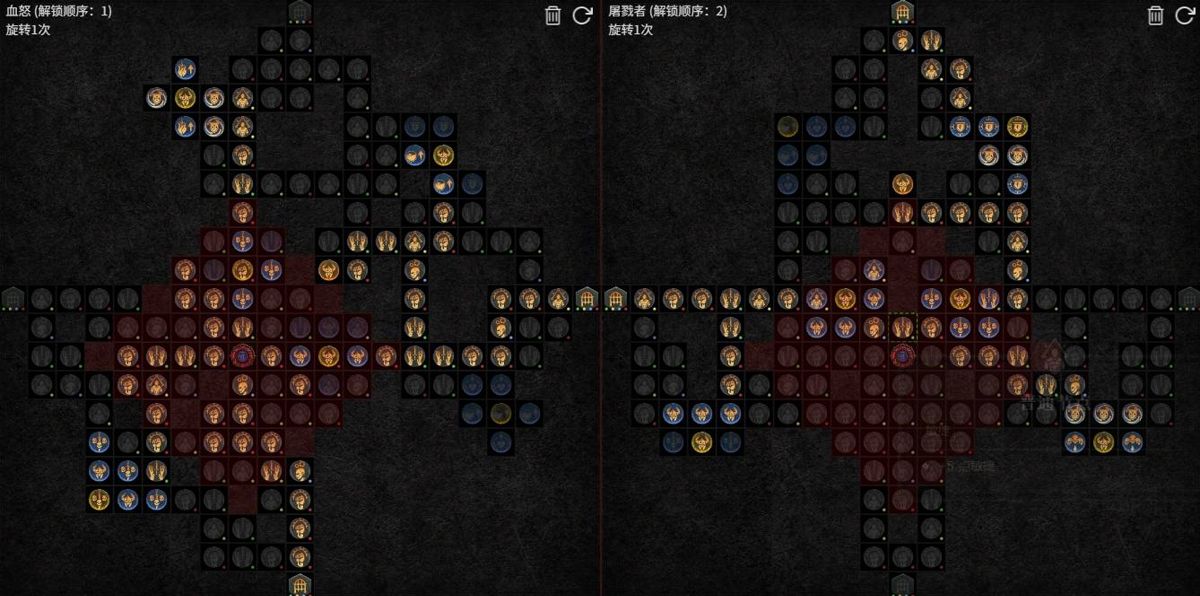
Task: Click the bottom gate node of 血怒 board
Action: [299, 584]
